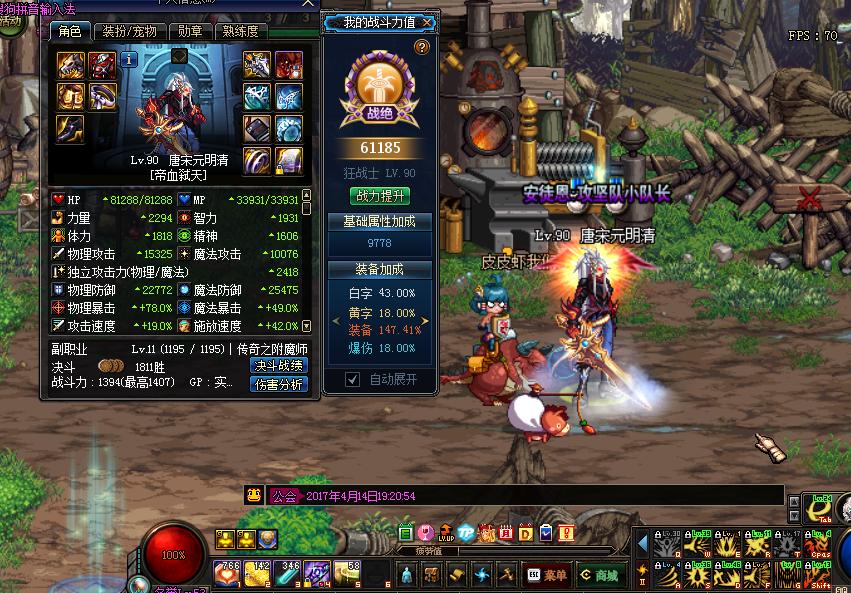
Task: Select the 勋章 tab
Action: [190, 31]
